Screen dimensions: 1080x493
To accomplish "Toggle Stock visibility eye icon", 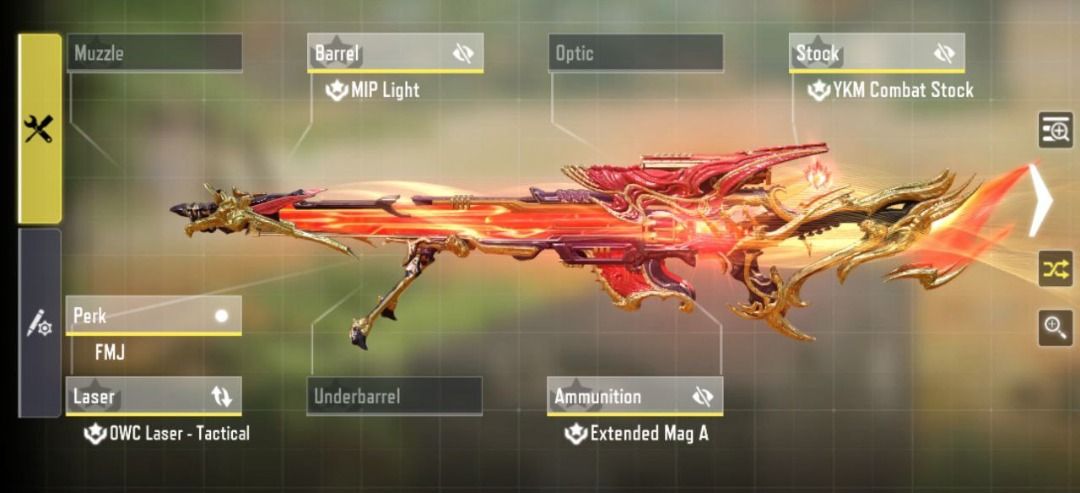I will [x=944, y=54].
